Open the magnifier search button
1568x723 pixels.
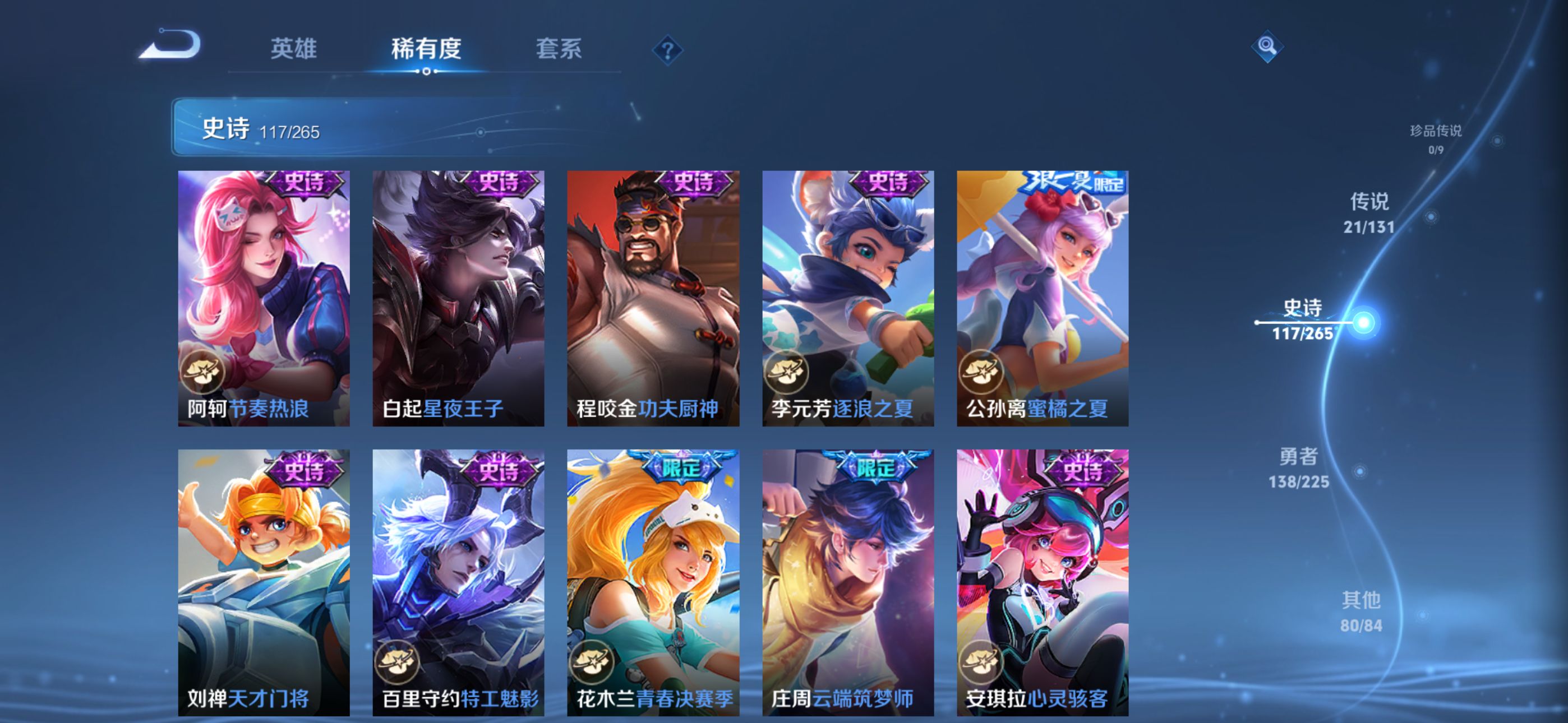(1267, 47)
